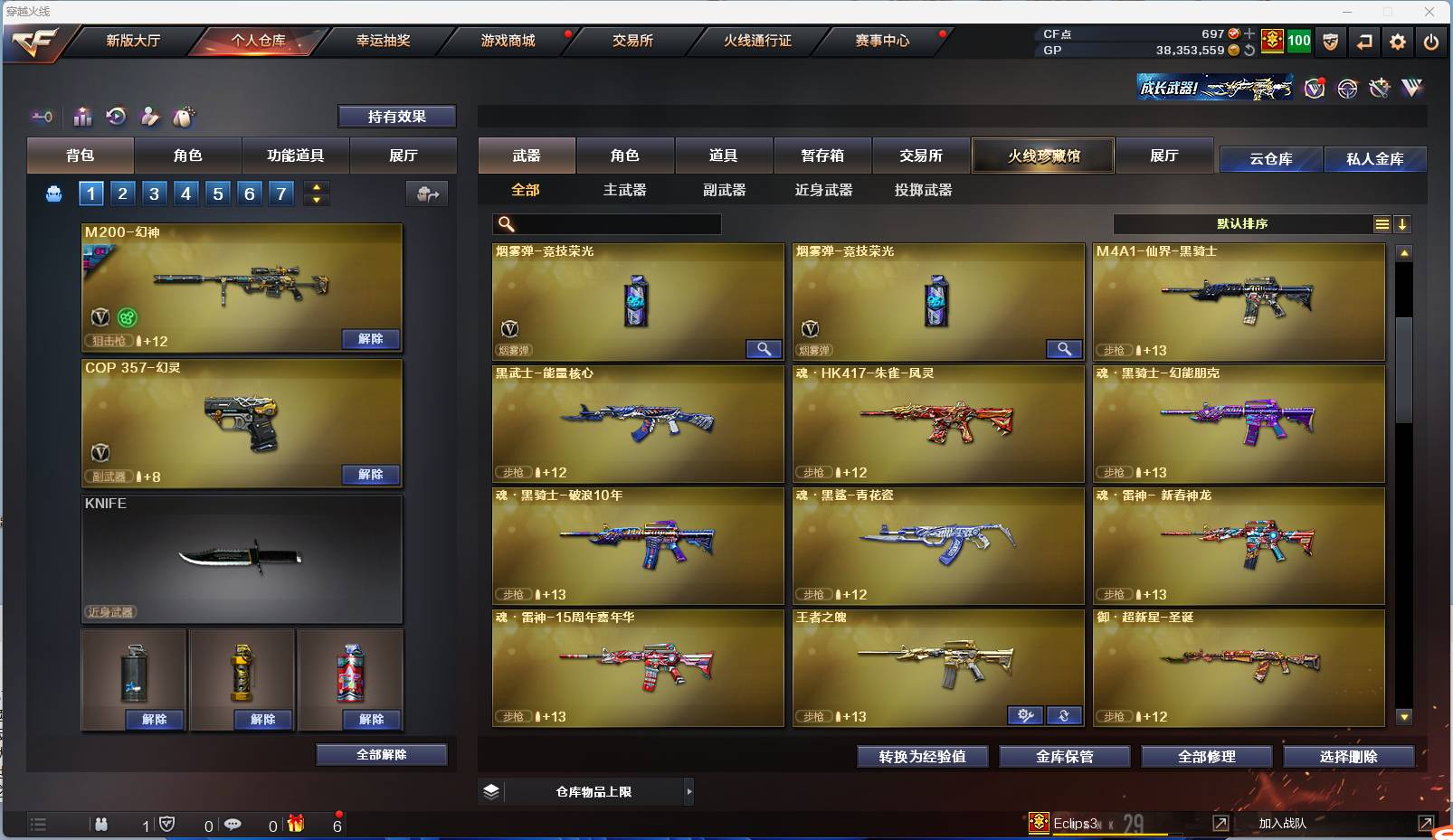Toggle the list view icon beside 默认排序
The image size is (1453, 840).
tap(1382, 223)
